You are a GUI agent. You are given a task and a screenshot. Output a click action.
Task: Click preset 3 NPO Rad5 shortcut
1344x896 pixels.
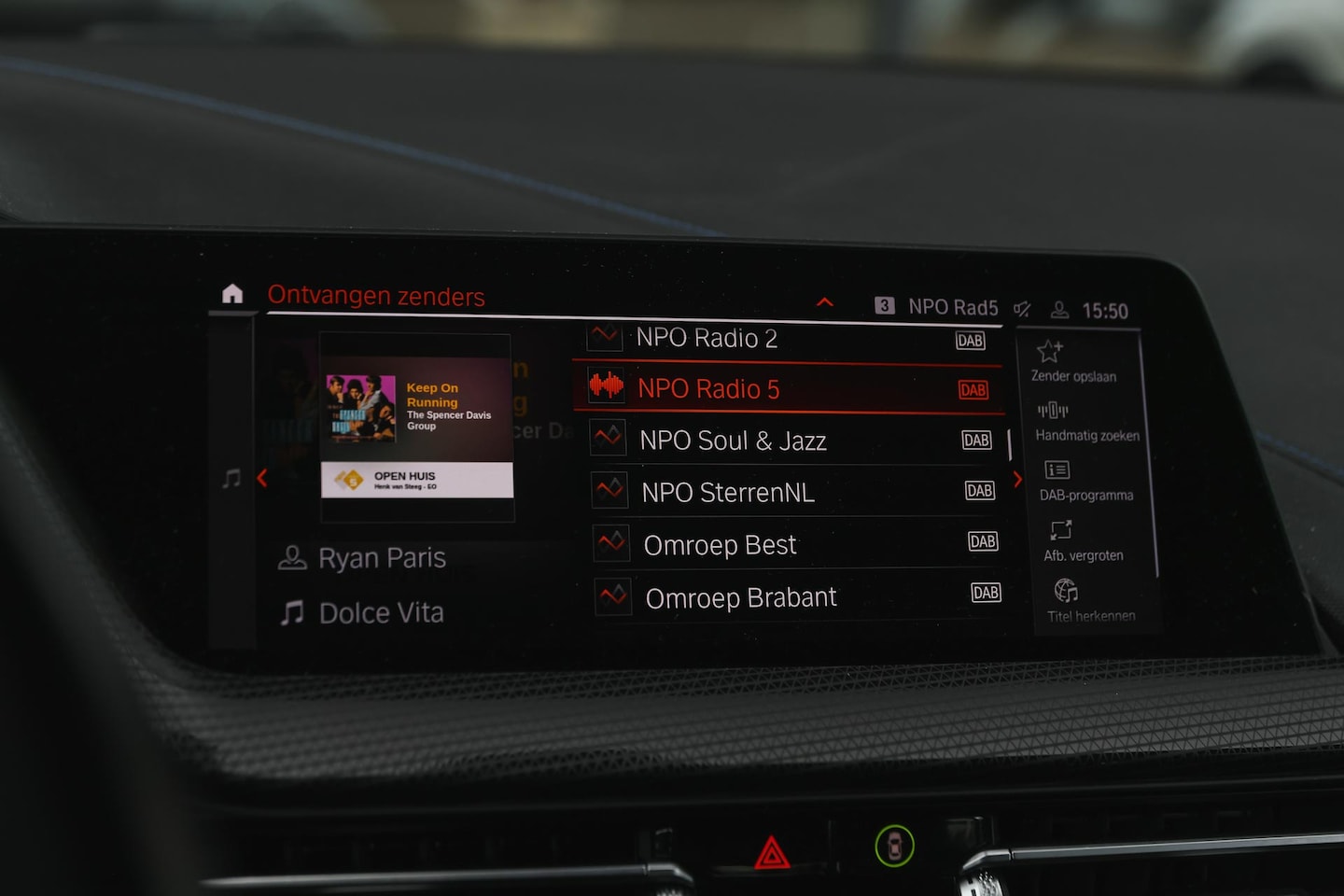coord(936,306)
